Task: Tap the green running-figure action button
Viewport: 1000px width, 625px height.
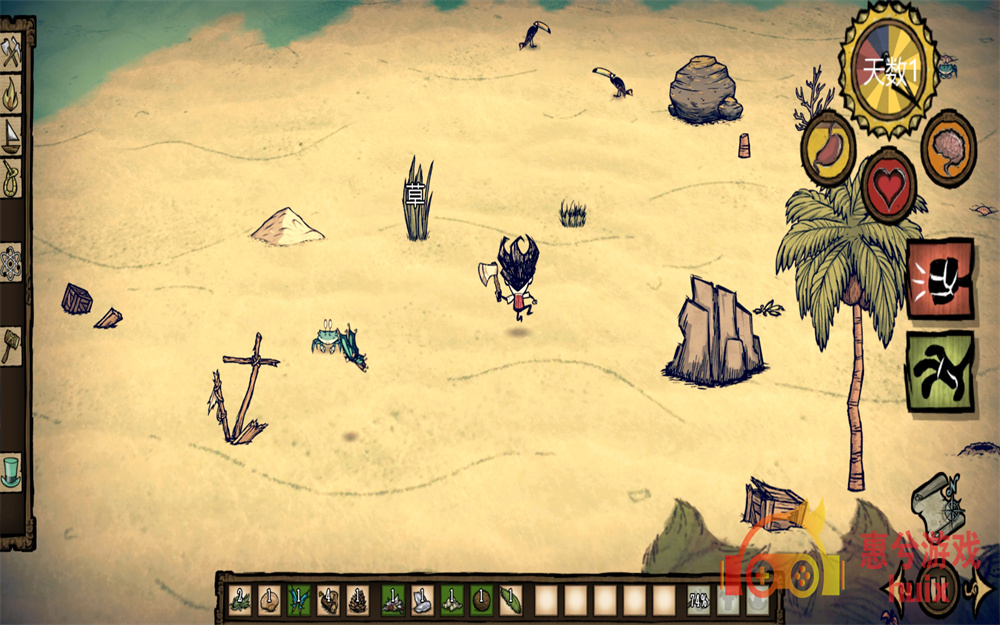Action: pyautogui.click(x=940, y=371)
